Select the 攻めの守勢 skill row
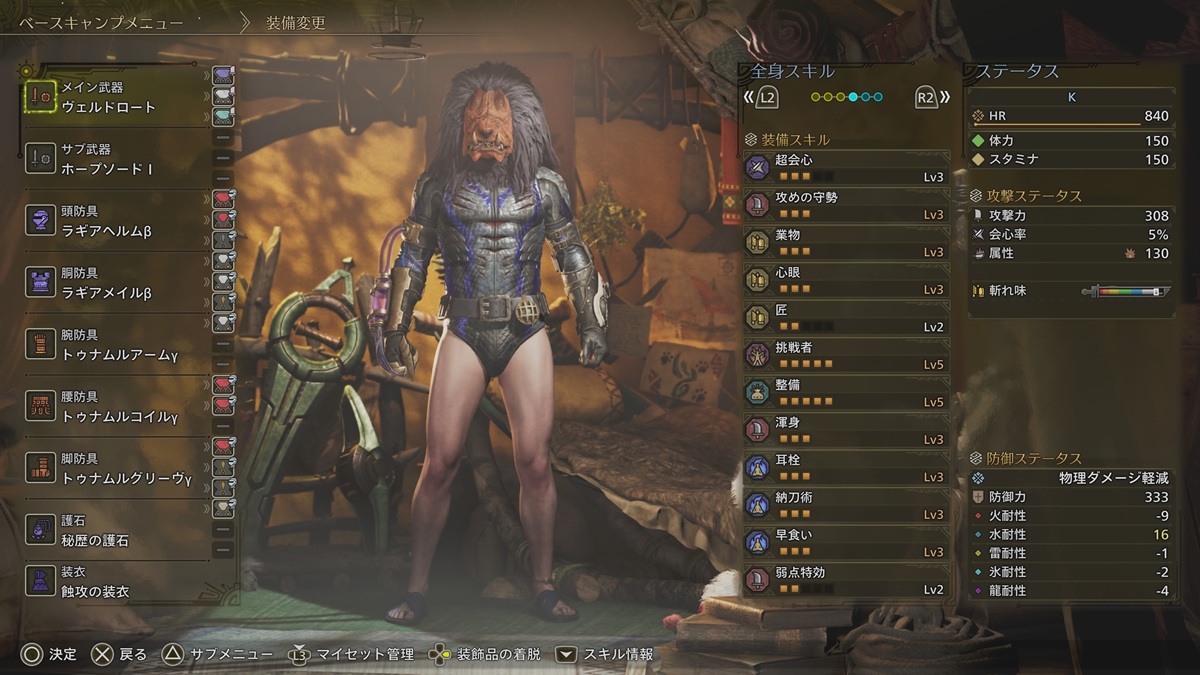This screenshot has width=1200, height=675. (846, 206)
